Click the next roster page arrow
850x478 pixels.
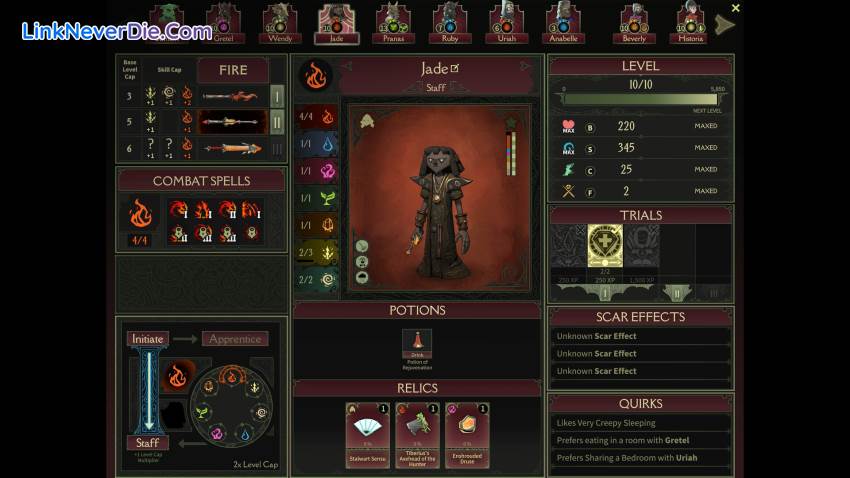click(725, 25)
